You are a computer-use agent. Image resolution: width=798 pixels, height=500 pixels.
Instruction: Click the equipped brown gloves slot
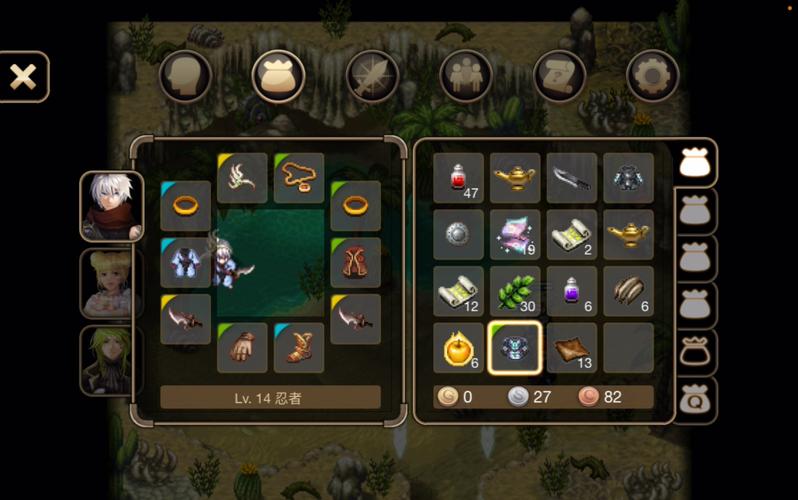click(242, 348)
